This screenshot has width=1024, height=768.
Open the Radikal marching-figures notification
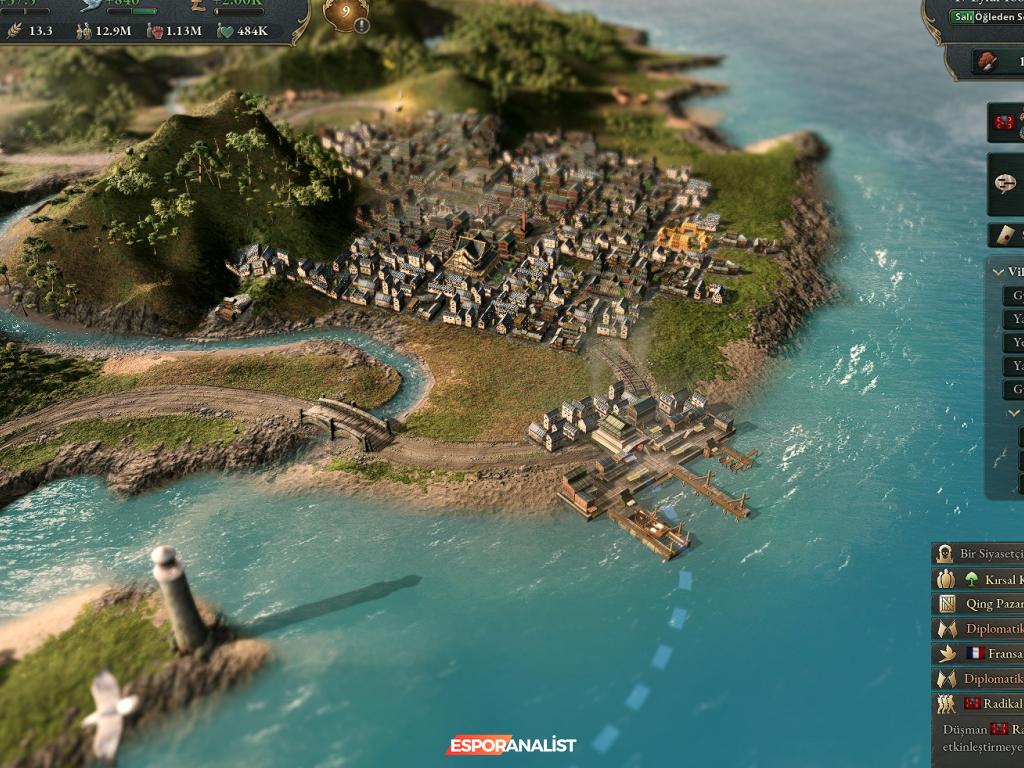987,703
